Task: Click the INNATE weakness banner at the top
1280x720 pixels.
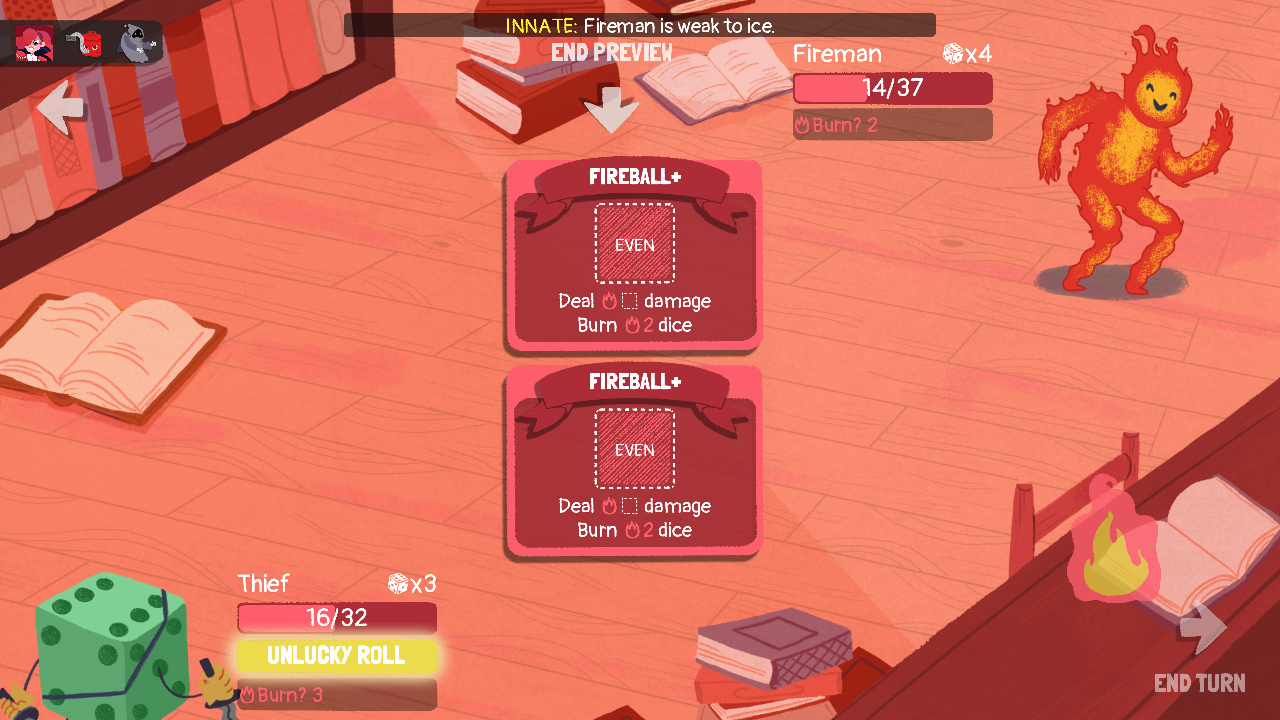Action: pyautogui.click(x=639, y=24)
